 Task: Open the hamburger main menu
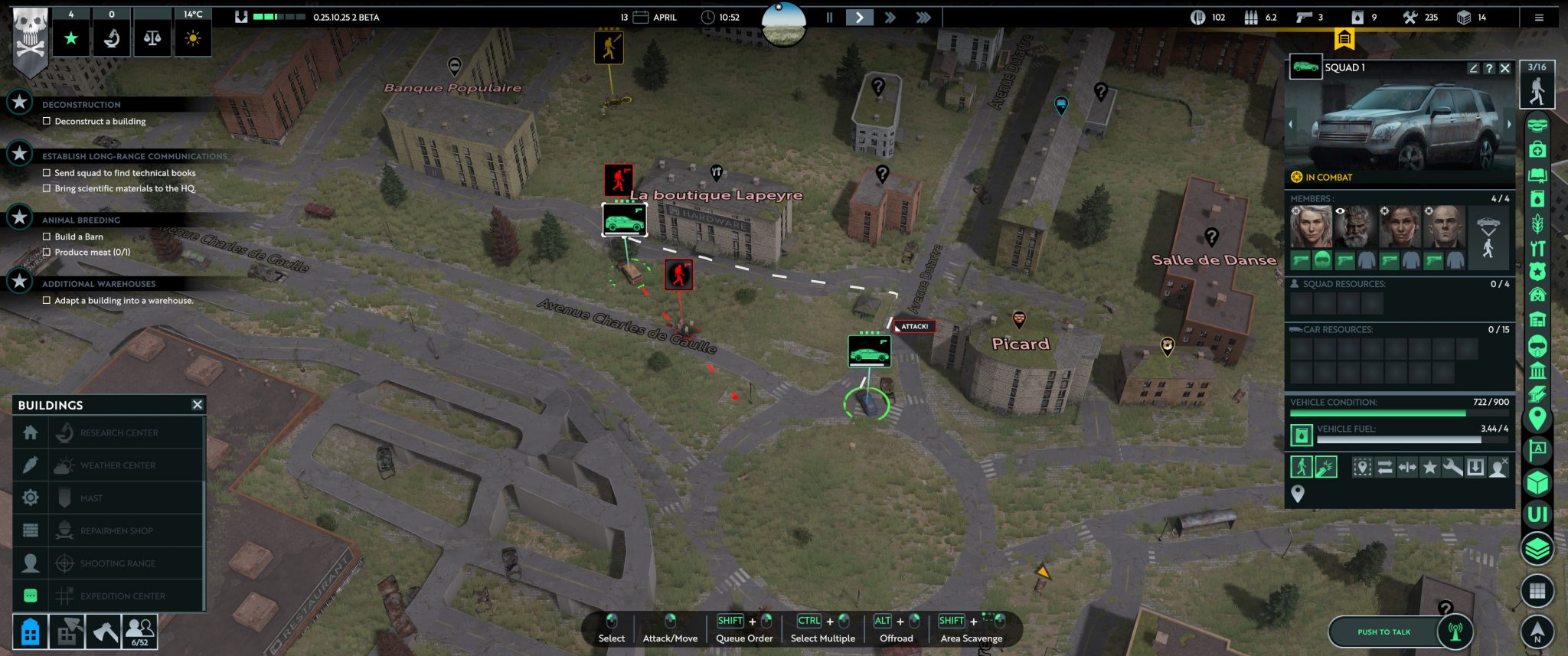pos(1539,18)
